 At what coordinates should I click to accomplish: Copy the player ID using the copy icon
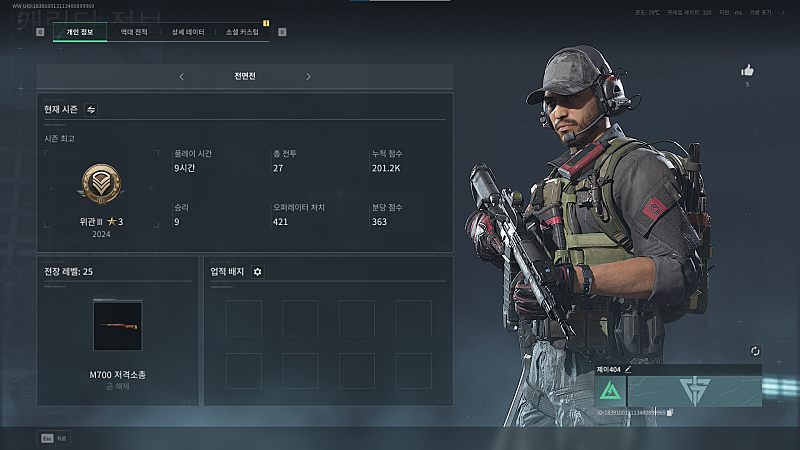click(x=670, y=412)
